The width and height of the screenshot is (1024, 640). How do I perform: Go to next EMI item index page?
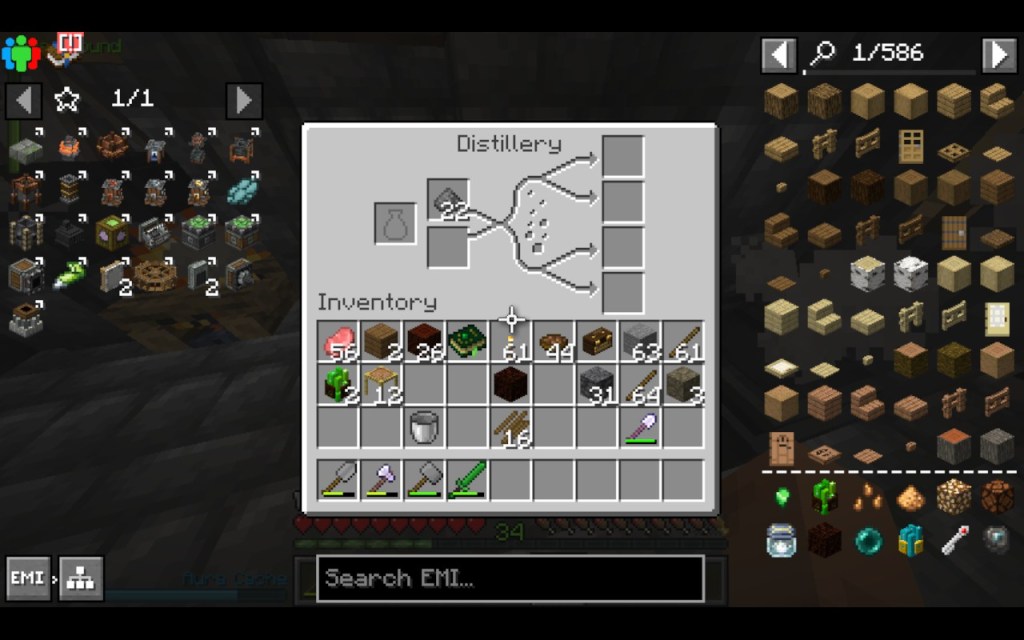coord(998,55)
